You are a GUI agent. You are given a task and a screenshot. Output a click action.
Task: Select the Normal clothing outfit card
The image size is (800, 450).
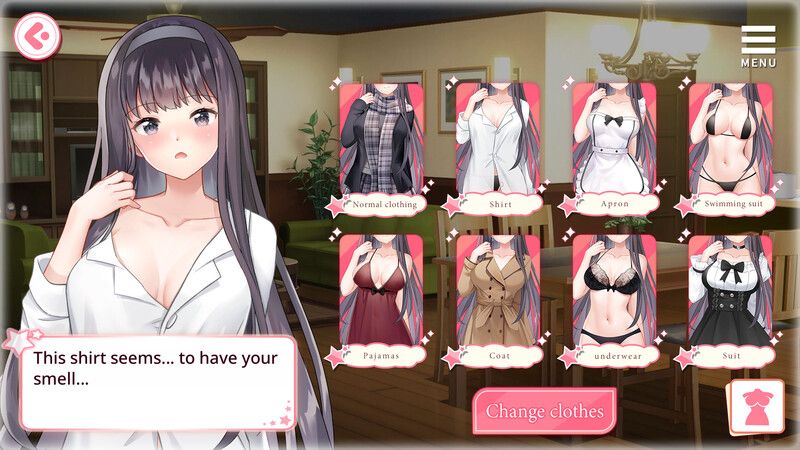tap(381, 146)
